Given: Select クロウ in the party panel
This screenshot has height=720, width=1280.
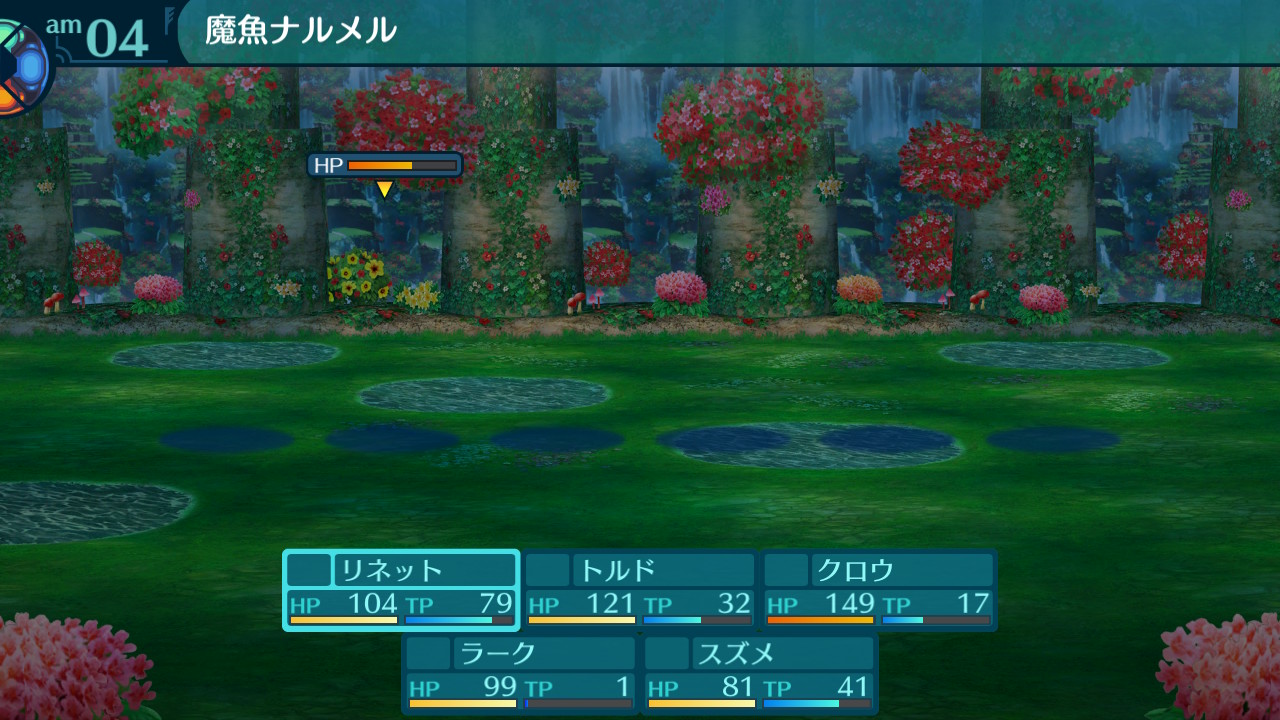Looking at the screenshot, I should click(879, 590).
